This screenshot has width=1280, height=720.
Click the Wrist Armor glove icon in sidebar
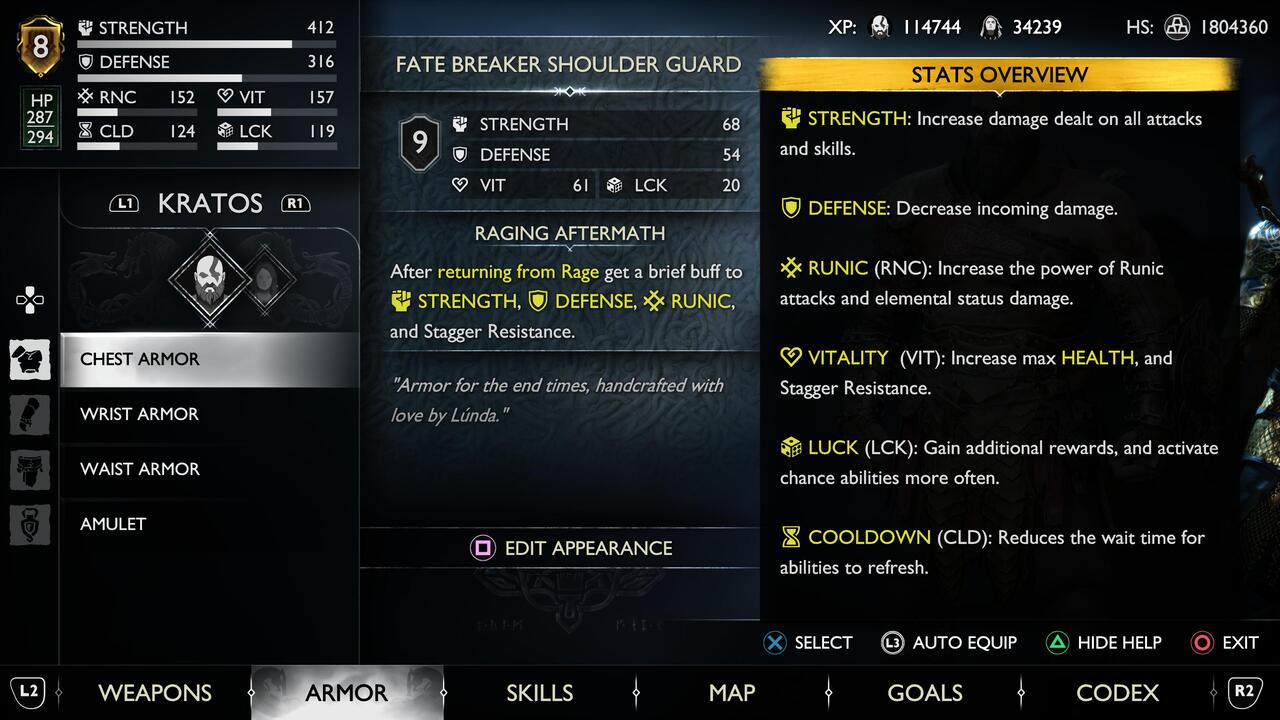(30, 415)
